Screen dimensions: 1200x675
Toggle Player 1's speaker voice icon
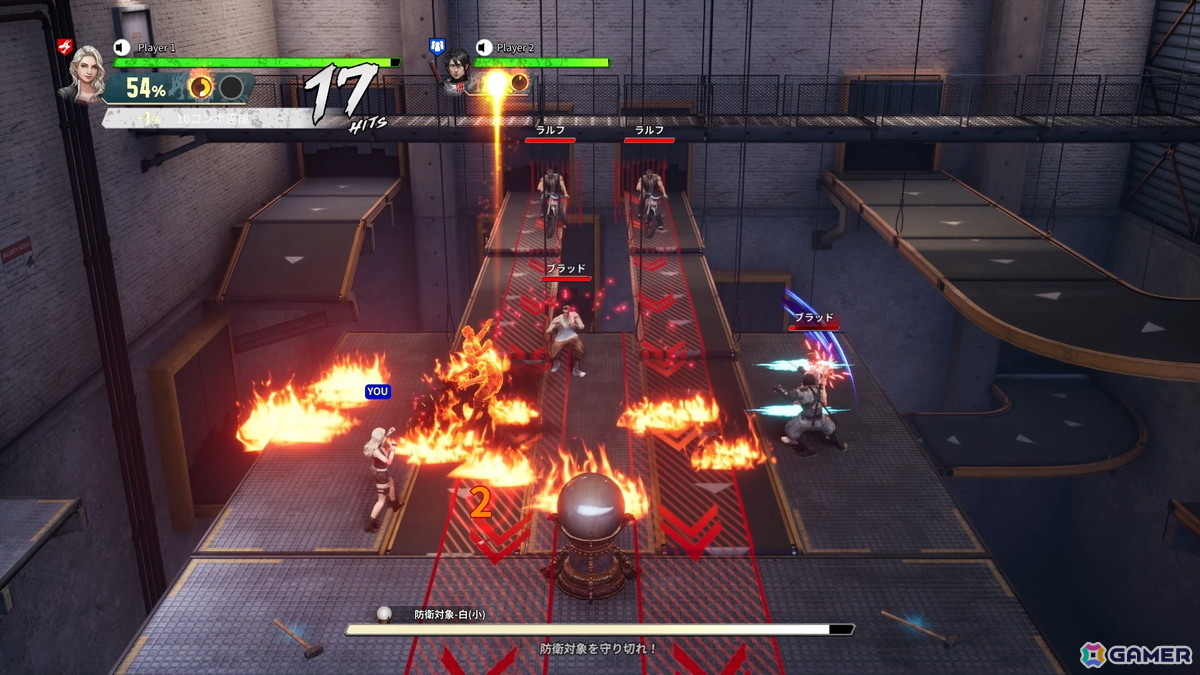pos(122,47)
